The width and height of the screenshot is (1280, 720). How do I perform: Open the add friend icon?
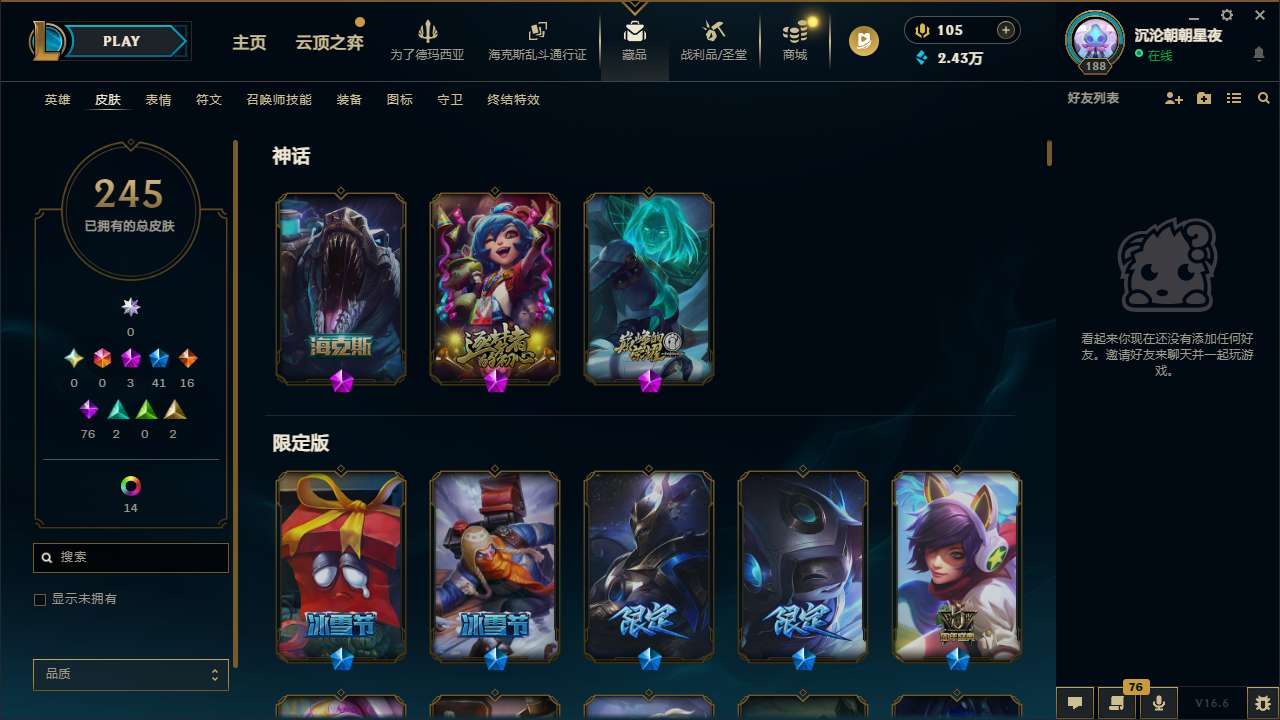point(1172,98)
